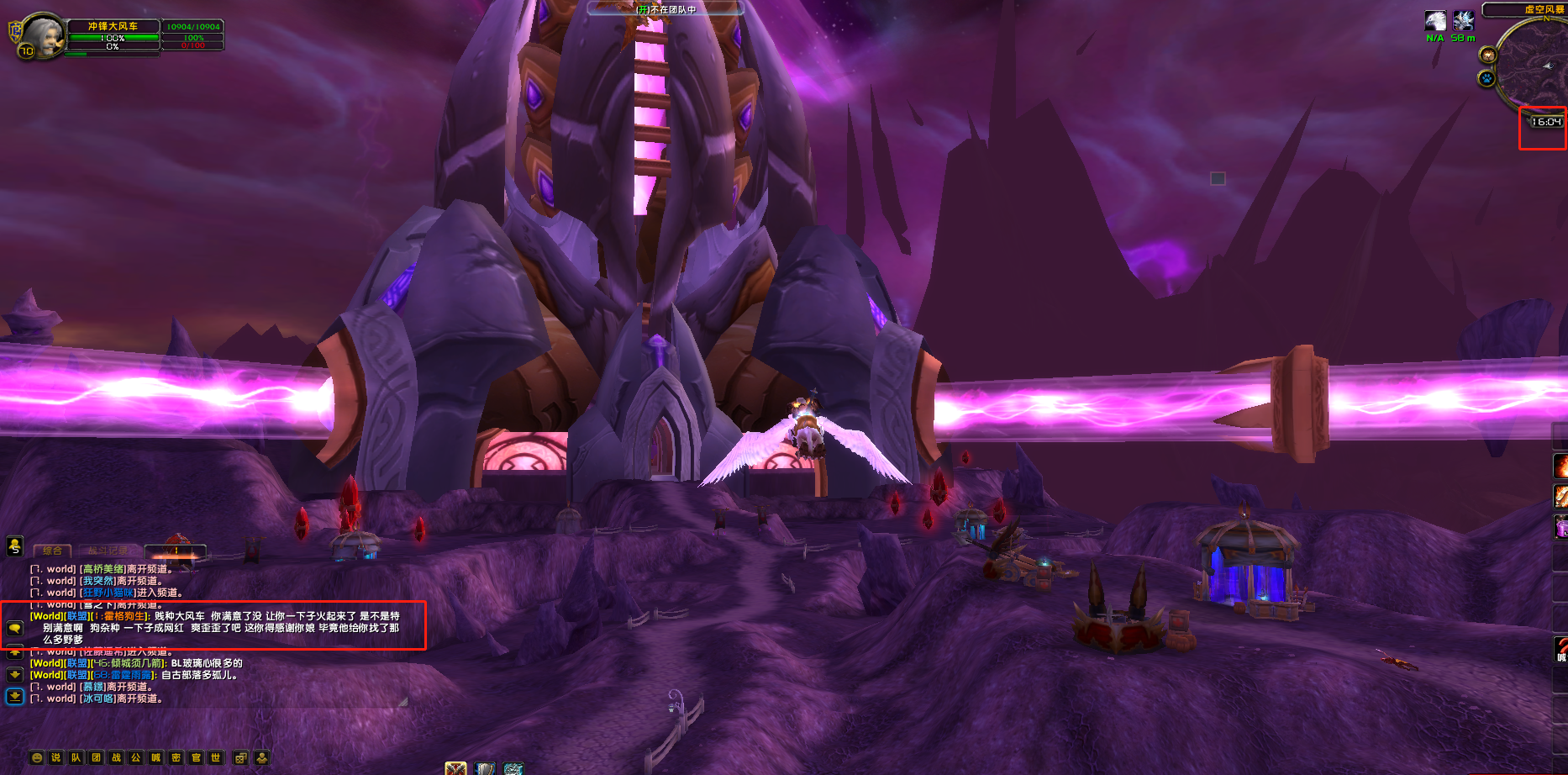This screenshot has width=1568, height=775.
Task: Open the chat speech bubble menu
Action: [x=14, y=628]
